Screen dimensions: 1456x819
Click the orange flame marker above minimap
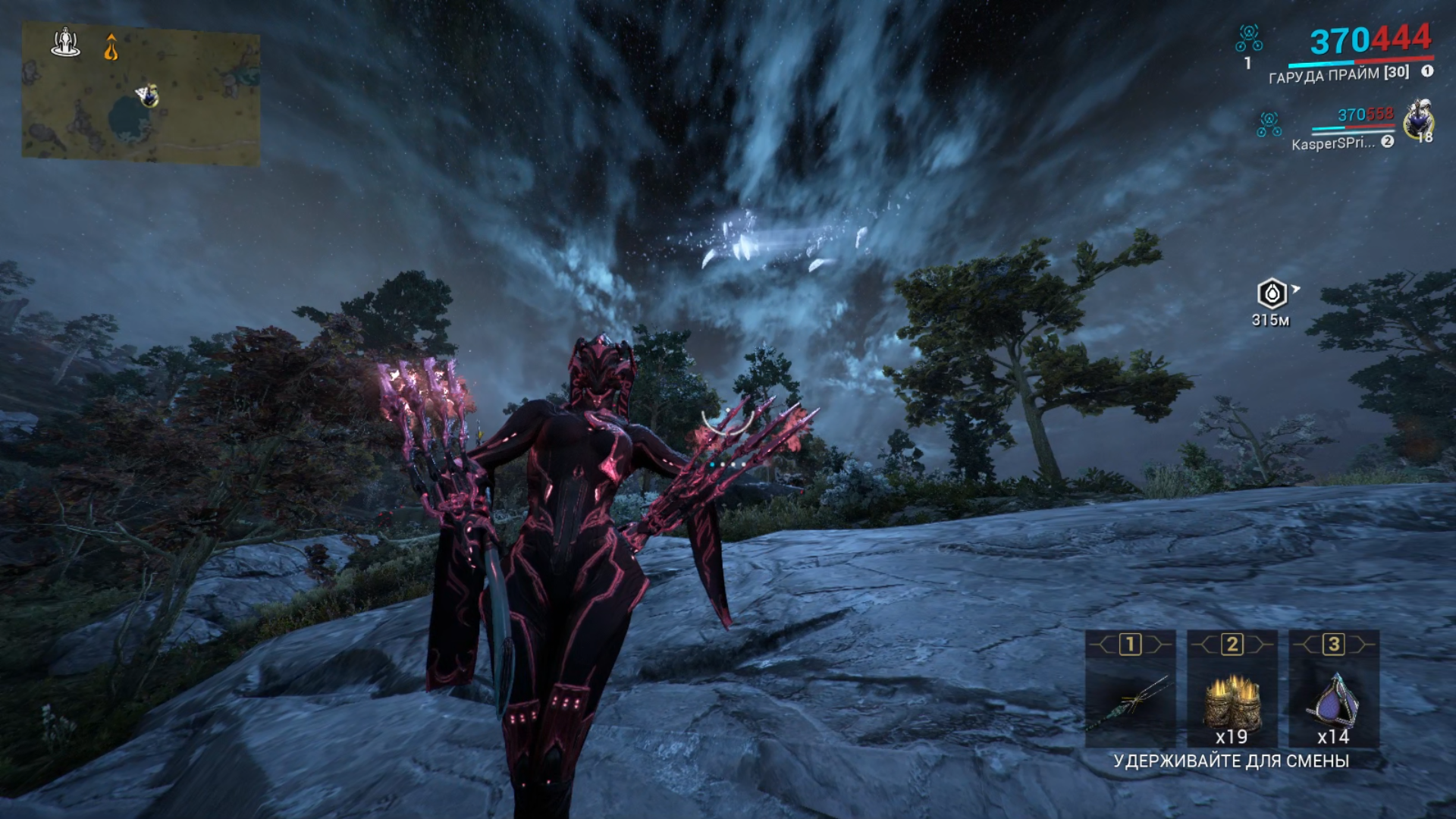111,47
